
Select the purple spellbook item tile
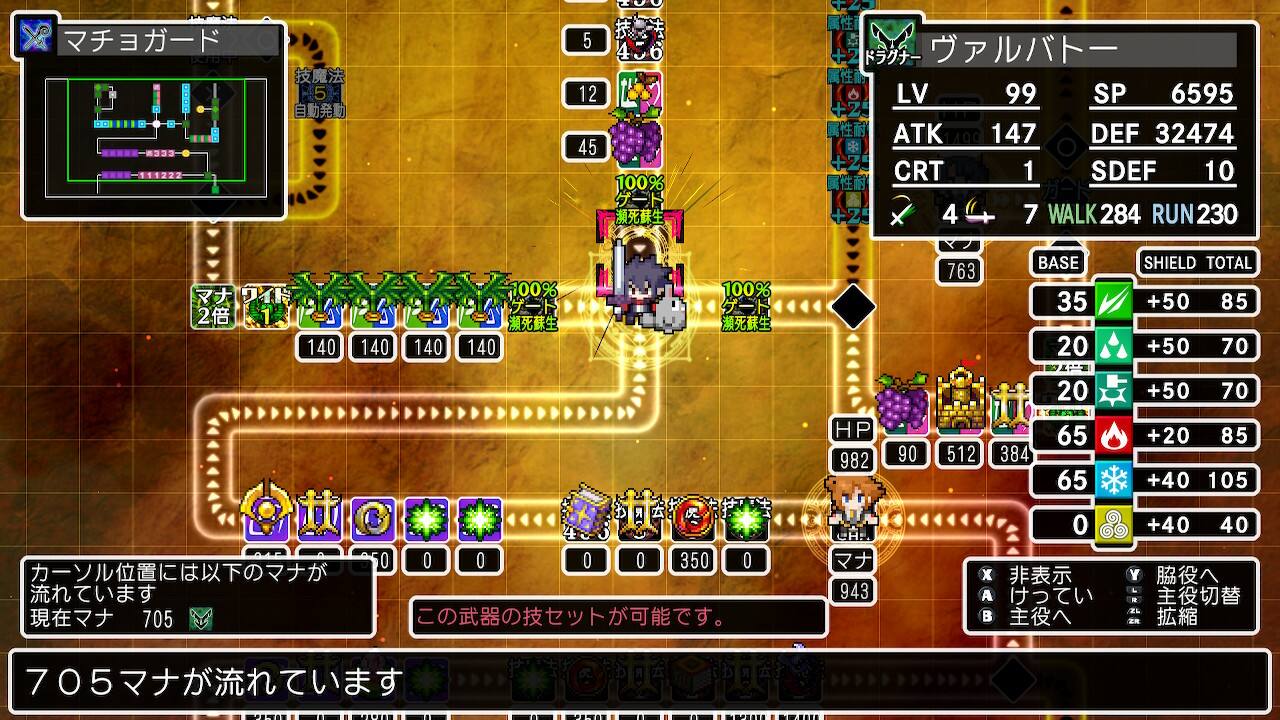(x=586, y=518)
